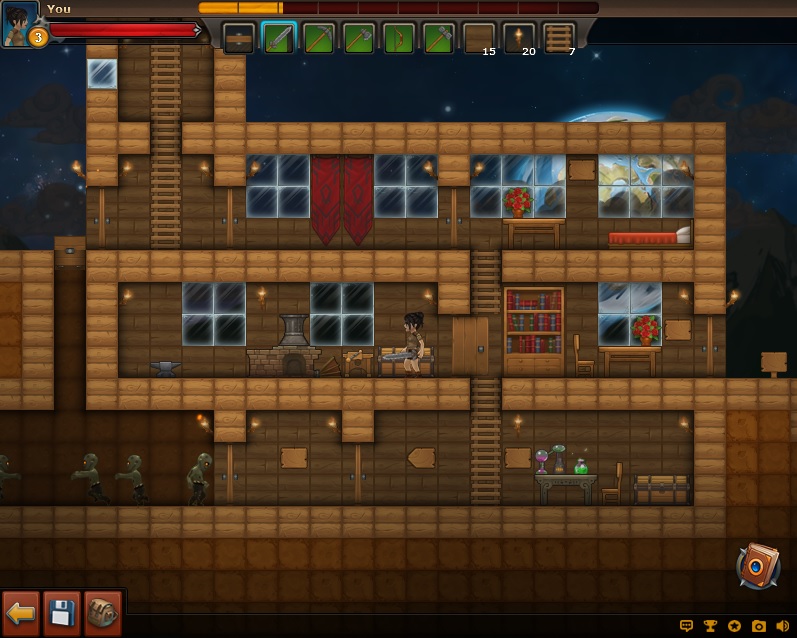Choose the axe hotbar slot

pyautogui.click(x=359, y=38)
